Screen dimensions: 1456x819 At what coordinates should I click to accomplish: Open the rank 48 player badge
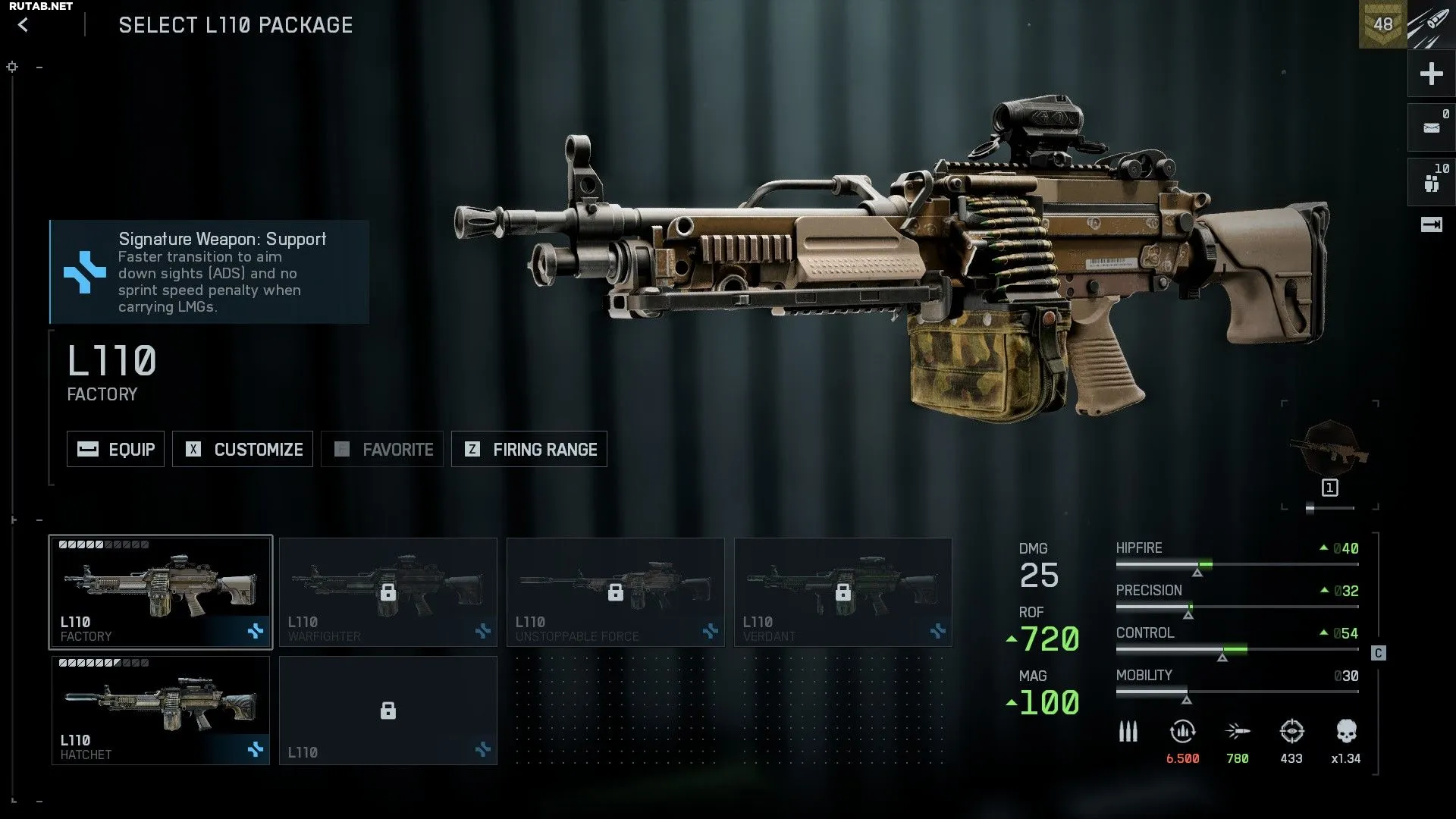1382,24
